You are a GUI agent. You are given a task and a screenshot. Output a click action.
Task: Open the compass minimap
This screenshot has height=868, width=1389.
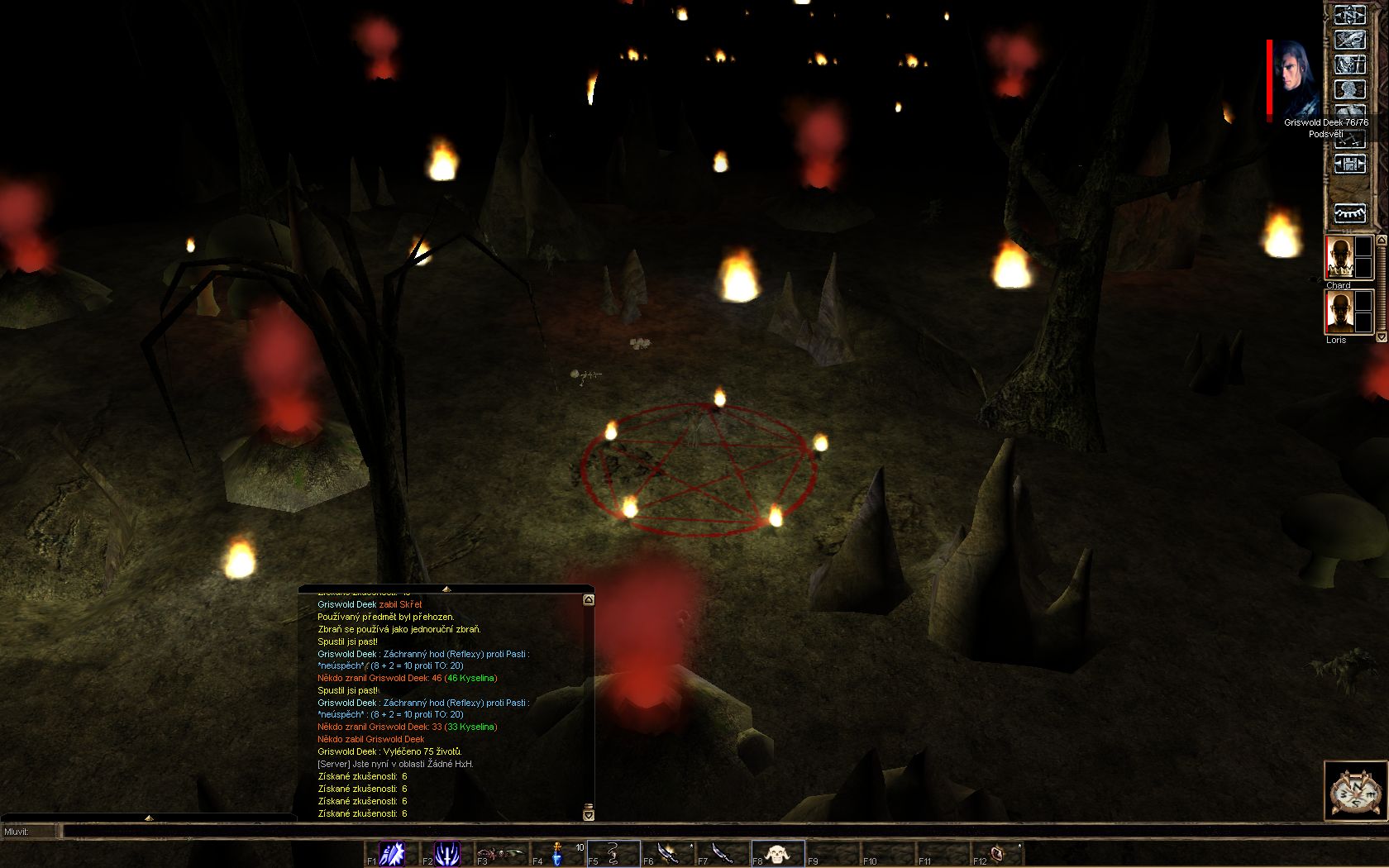click(1354, 791)
